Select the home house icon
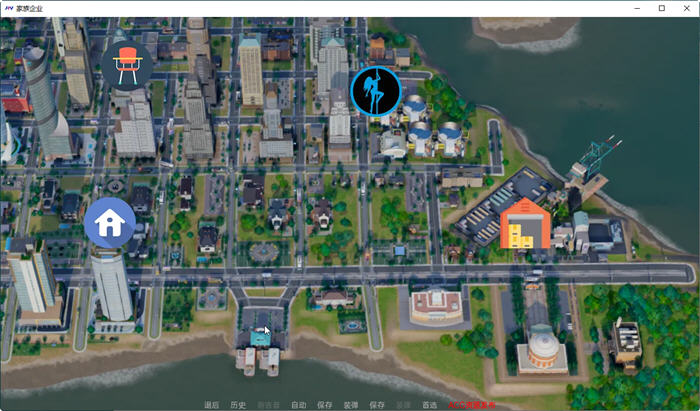The image size is (700, 411). click(x=109, y=222)
